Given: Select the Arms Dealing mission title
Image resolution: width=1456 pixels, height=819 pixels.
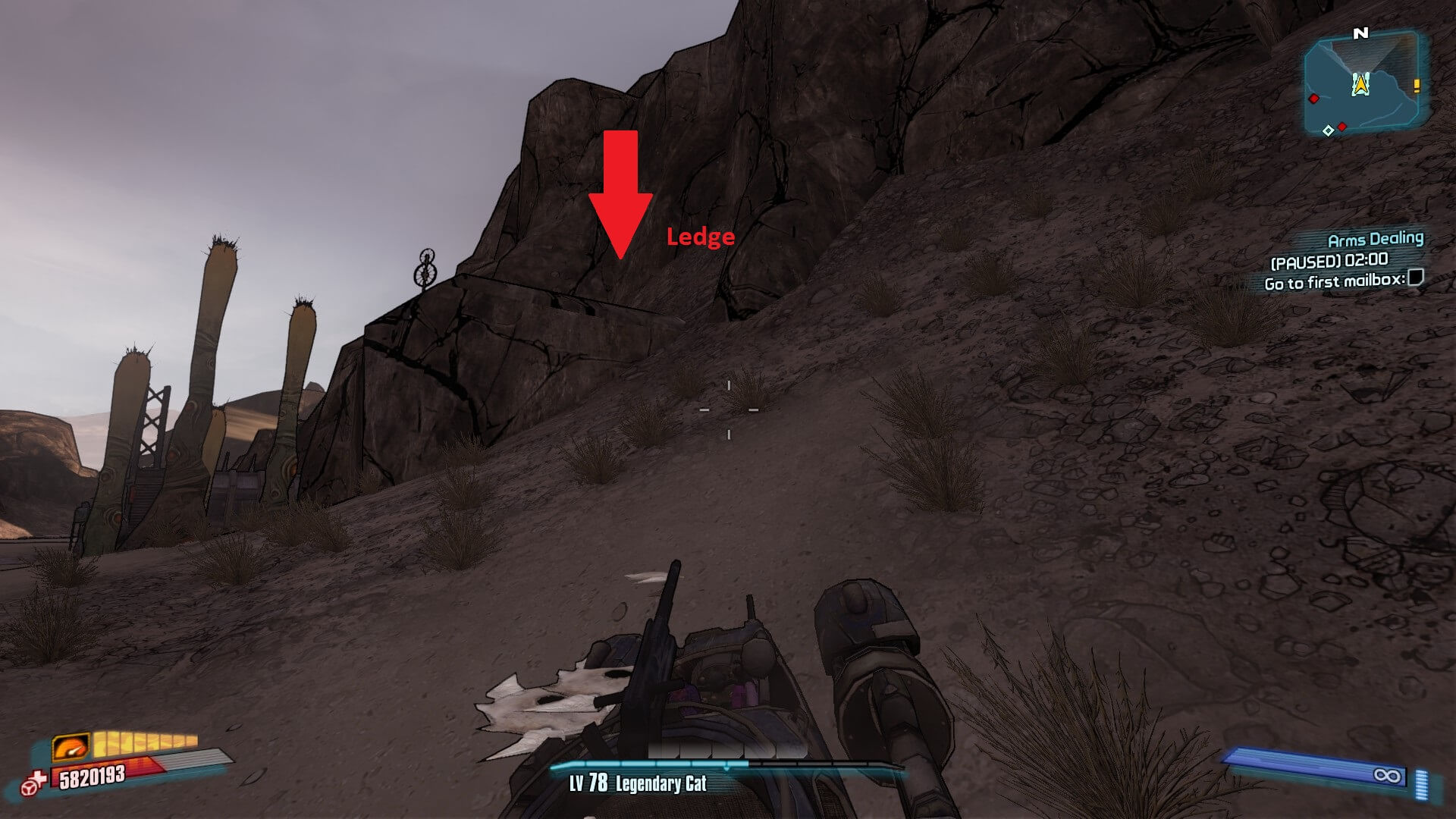Looking at the screenshot, I should tap(1376, 239).
